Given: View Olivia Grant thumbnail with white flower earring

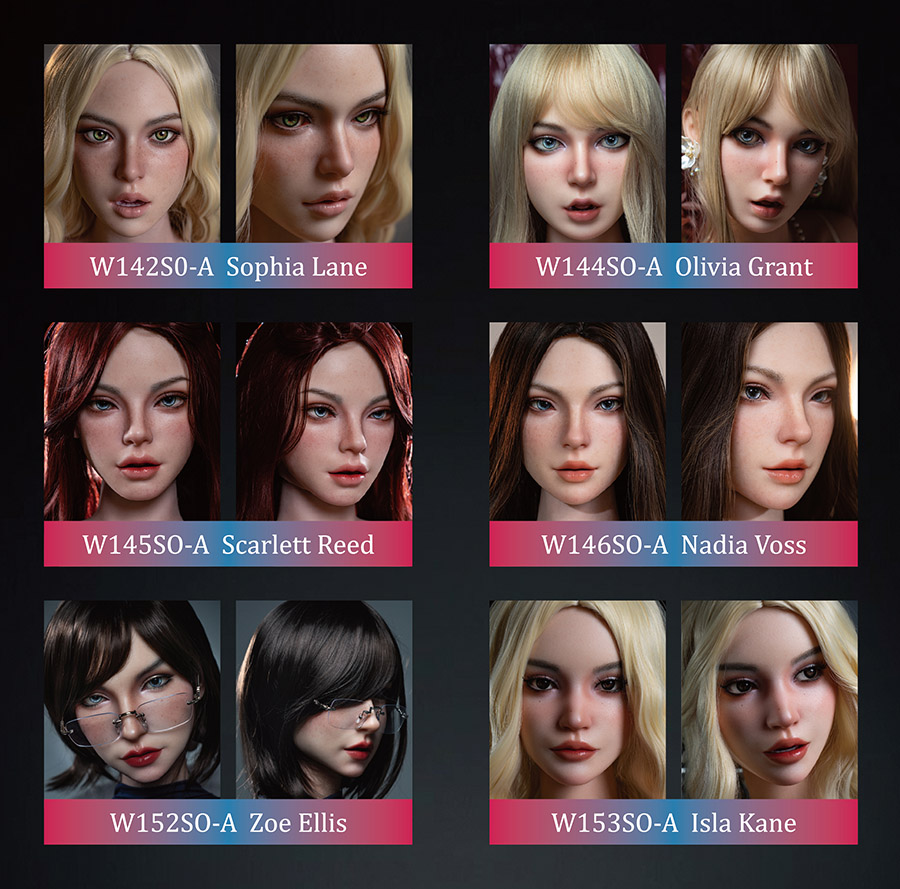Looking at the screenshot, I should click(x=769, y=142).
